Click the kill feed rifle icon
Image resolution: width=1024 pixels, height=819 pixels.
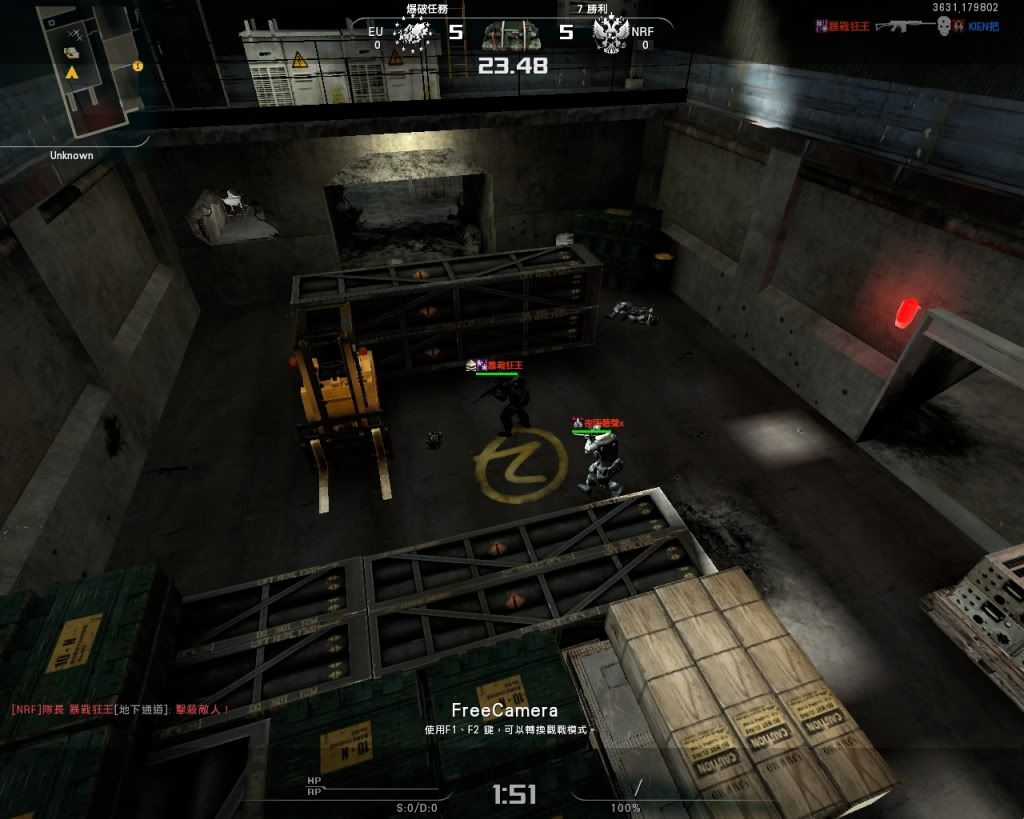[x=903, y=26]
